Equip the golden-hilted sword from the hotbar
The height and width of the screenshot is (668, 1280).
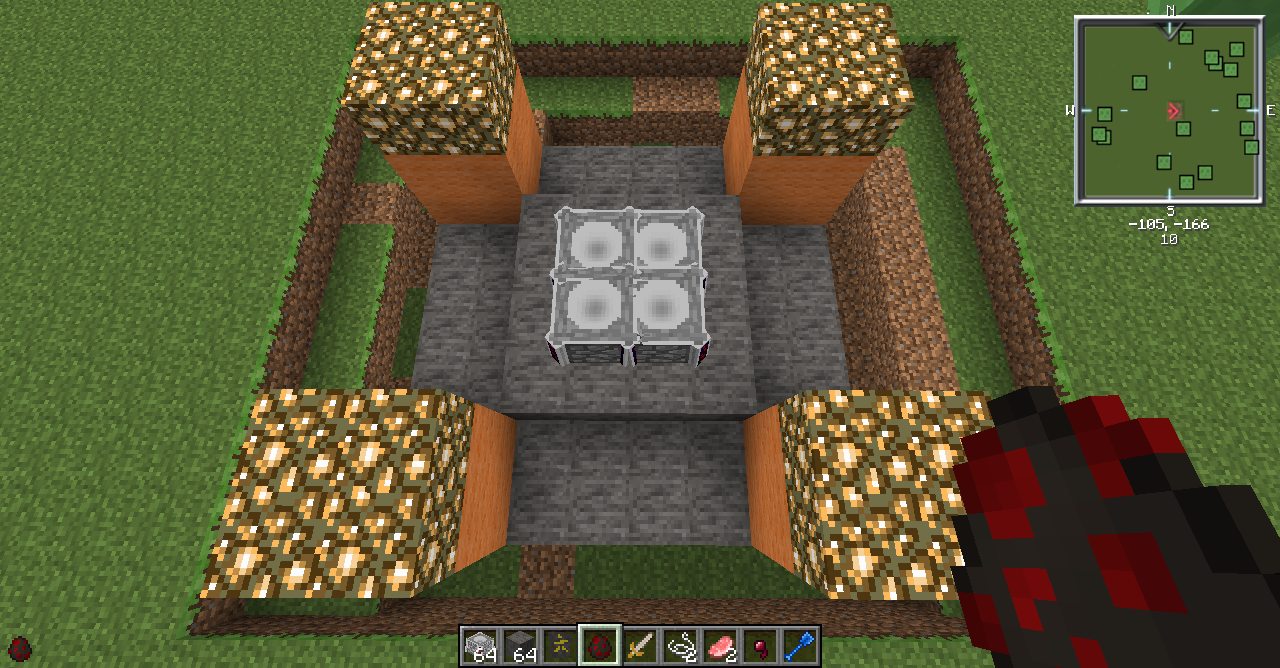click(641, 645)
